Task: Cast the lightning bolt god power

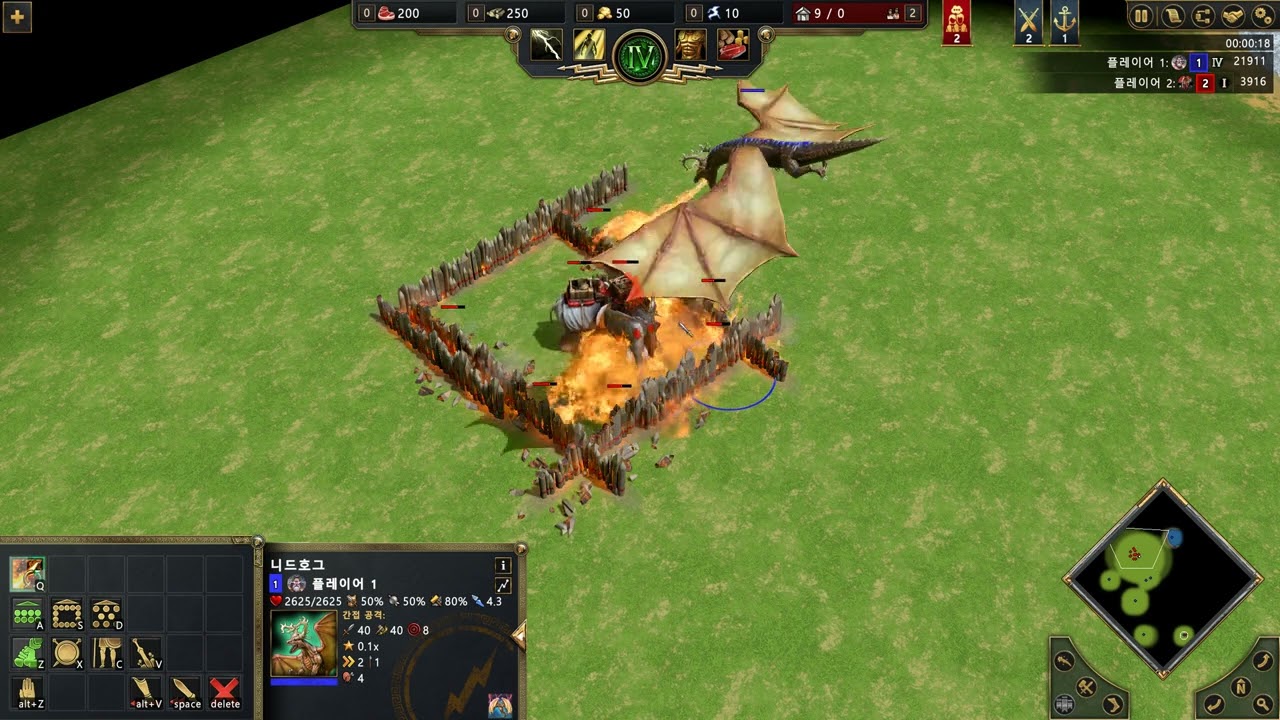Action: [546, 45]
